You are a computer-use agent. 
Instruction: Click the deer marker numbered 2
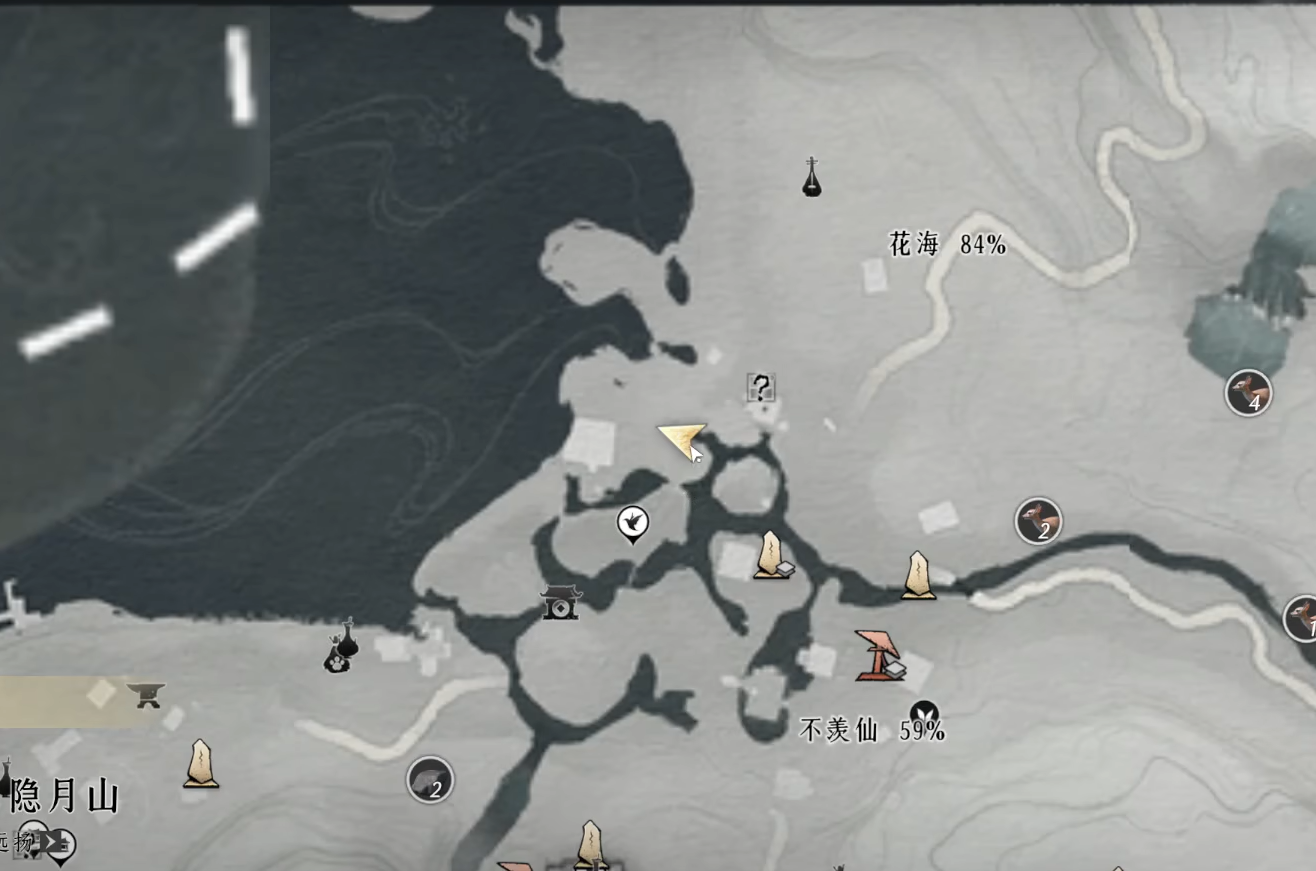(1038, 521)
